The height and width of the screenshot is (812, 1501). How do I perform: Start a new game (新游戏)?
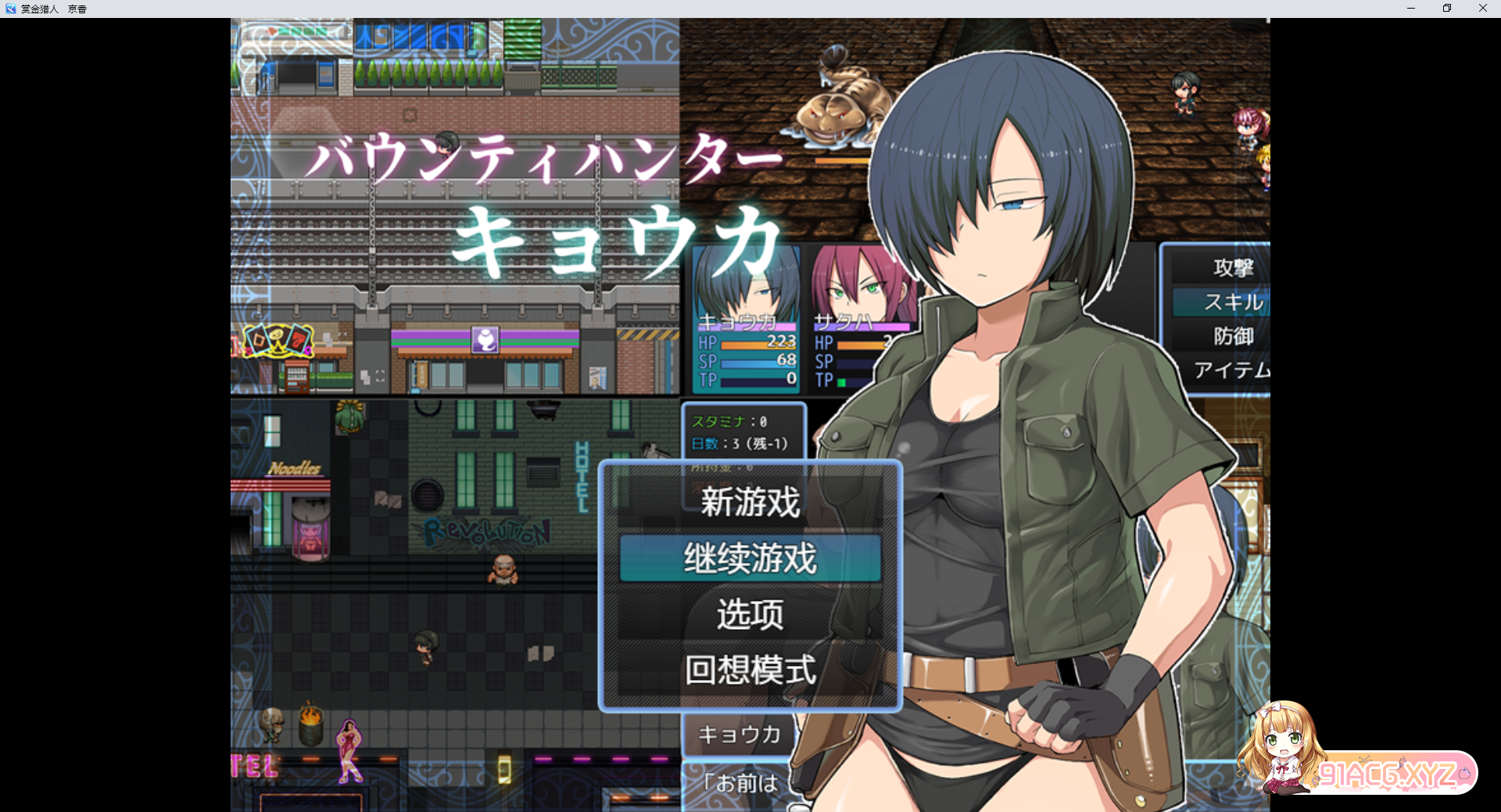tap(750, 502)
